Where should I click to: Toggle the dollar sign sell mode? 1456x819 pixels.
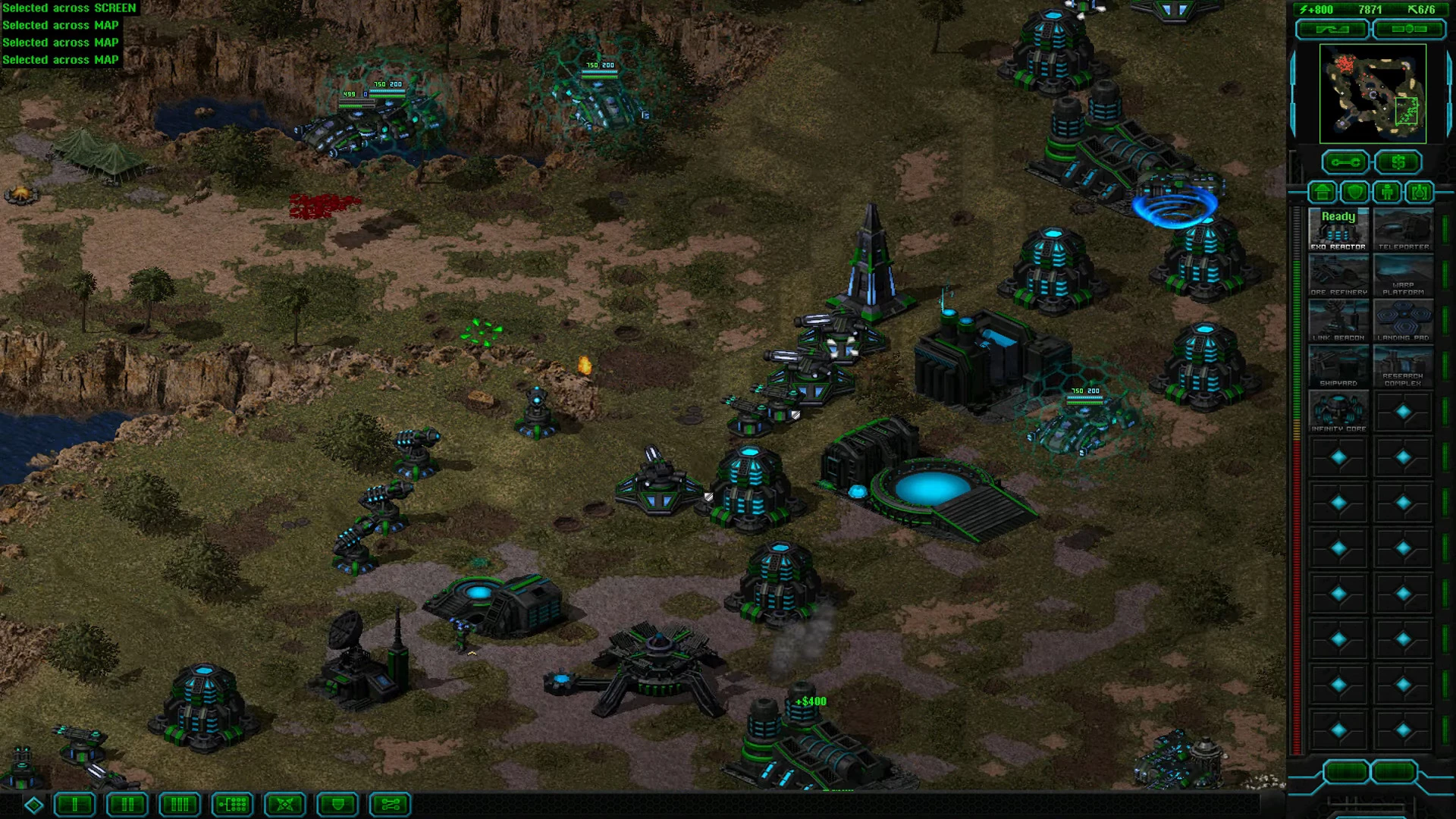point(1398,162)
